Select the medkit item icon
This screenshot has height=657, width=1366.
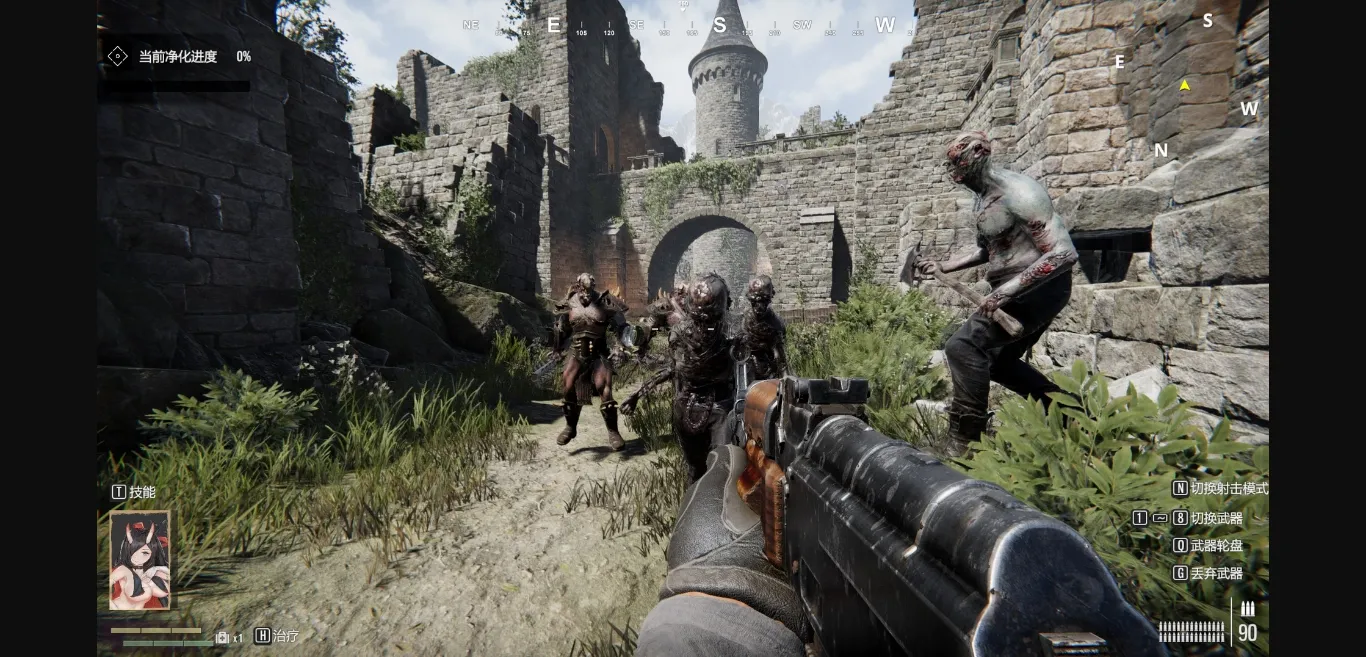pos(223,637)
